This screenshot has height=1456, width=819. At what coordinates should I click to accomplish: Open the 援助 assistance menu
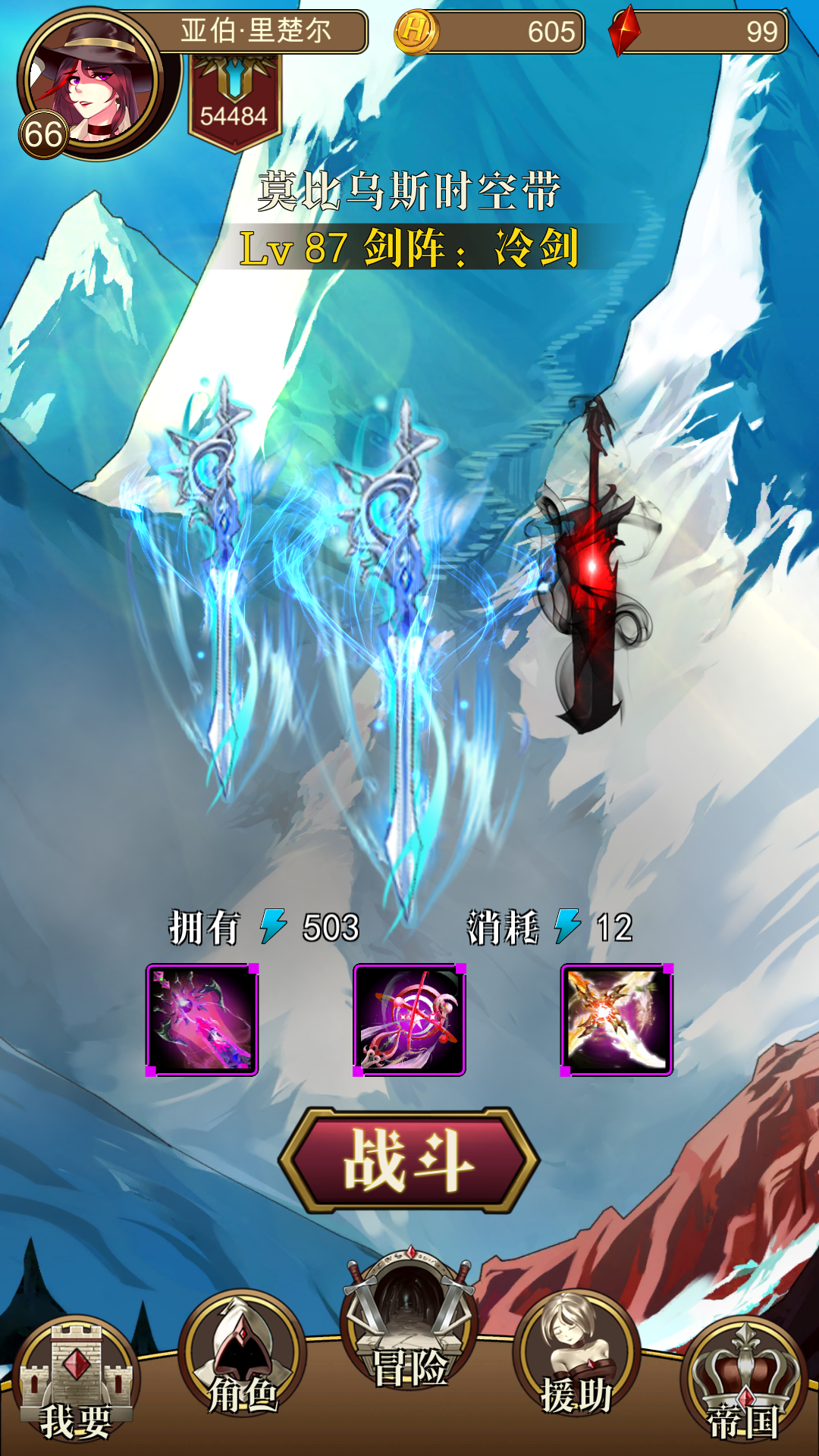[x=576, y=1357]
